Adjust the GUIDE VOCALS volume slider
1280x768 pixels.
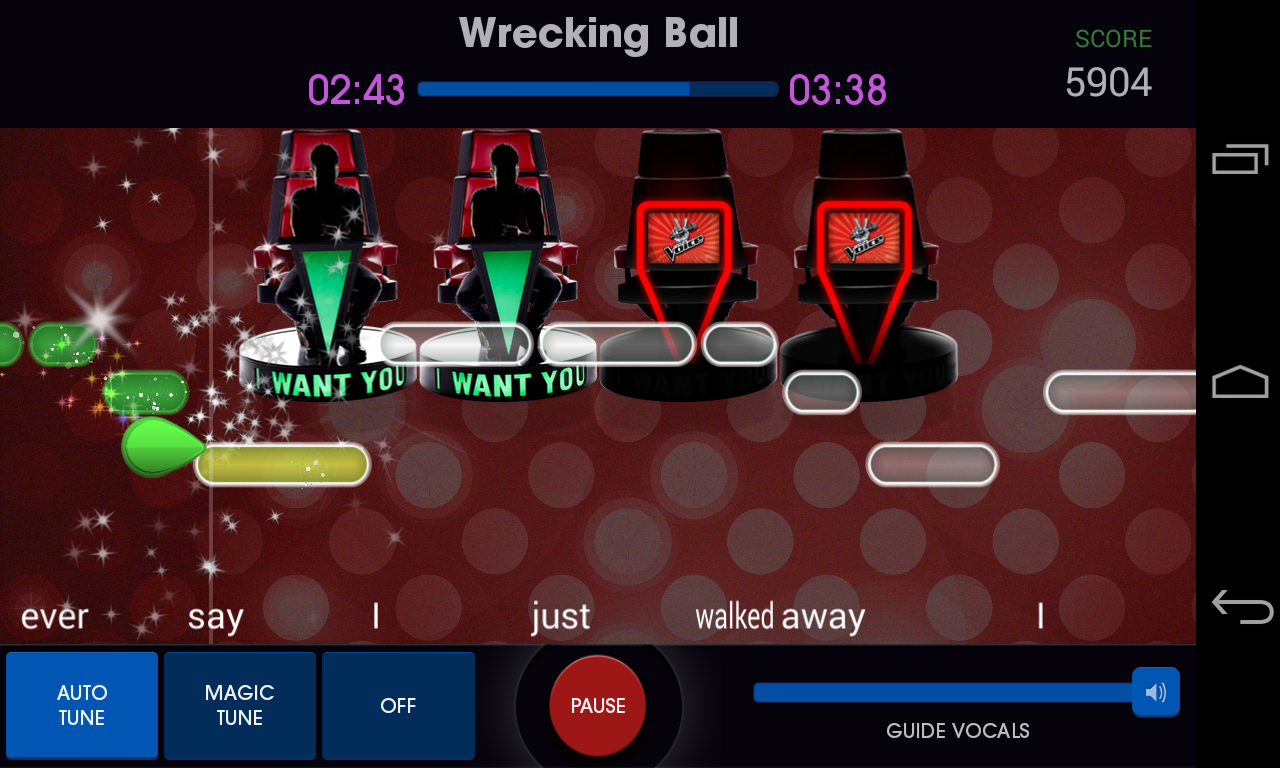tap(940, 690)
